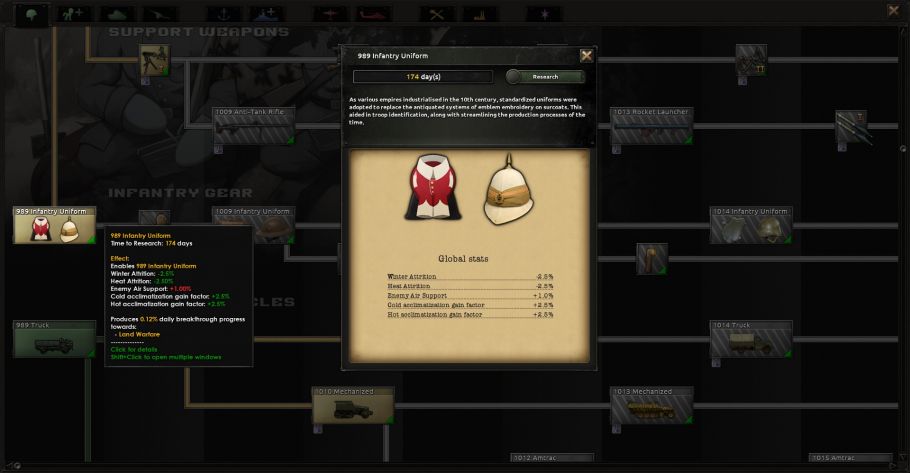Pick the 989 Truck technology
910x473 pixels.
54,340
